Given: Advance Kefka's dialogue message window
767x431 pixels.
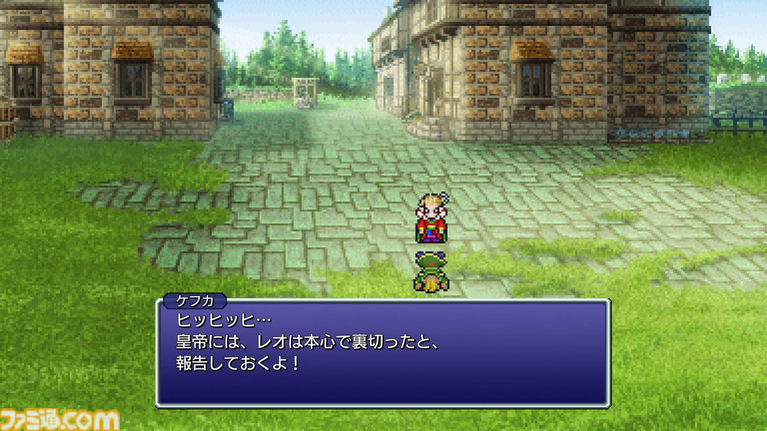Looking at the screenshot, I should tap(382, 351).
